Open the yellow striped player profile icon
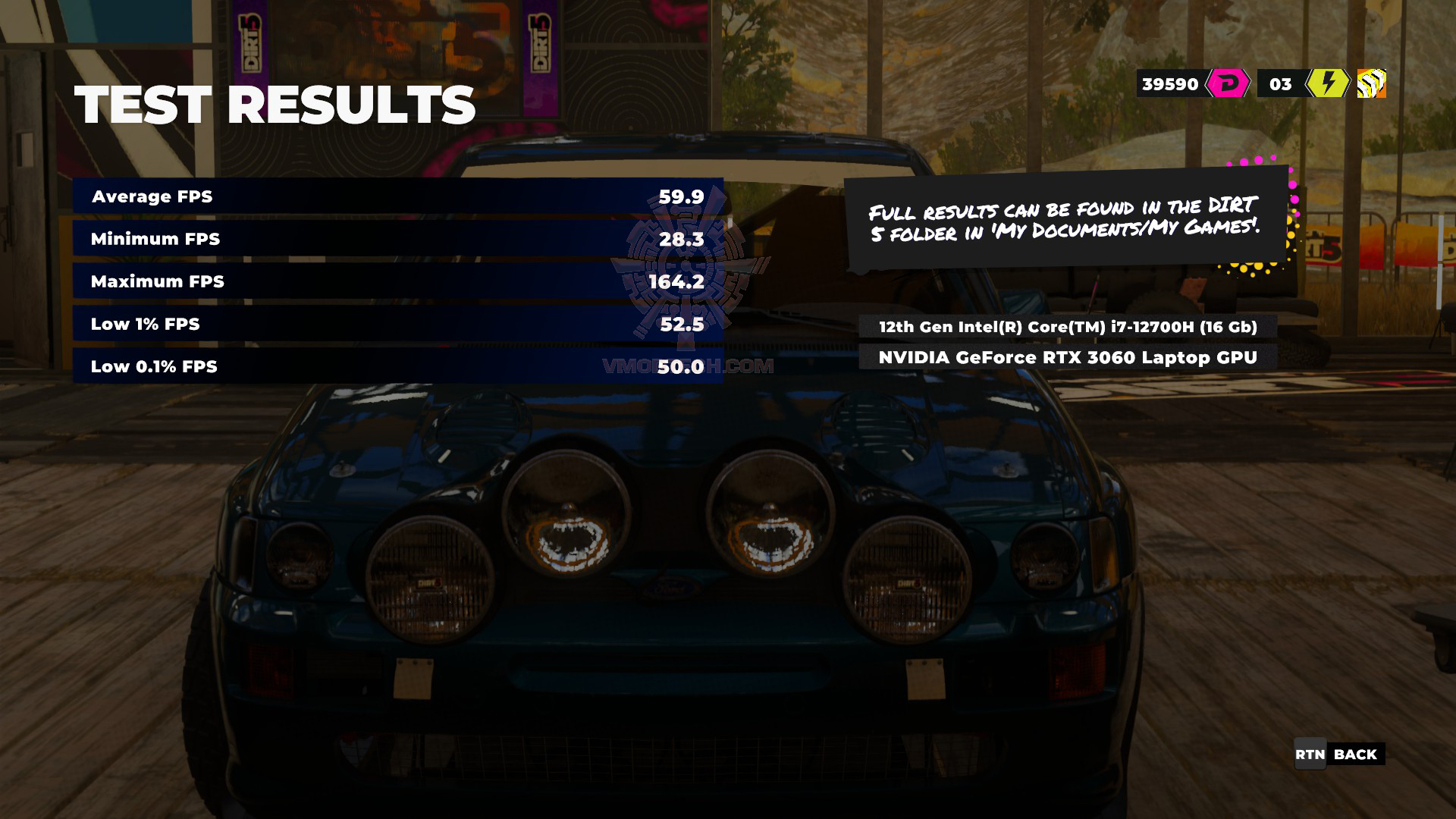Viewport: 1456px width, 819px height. 1371,83
